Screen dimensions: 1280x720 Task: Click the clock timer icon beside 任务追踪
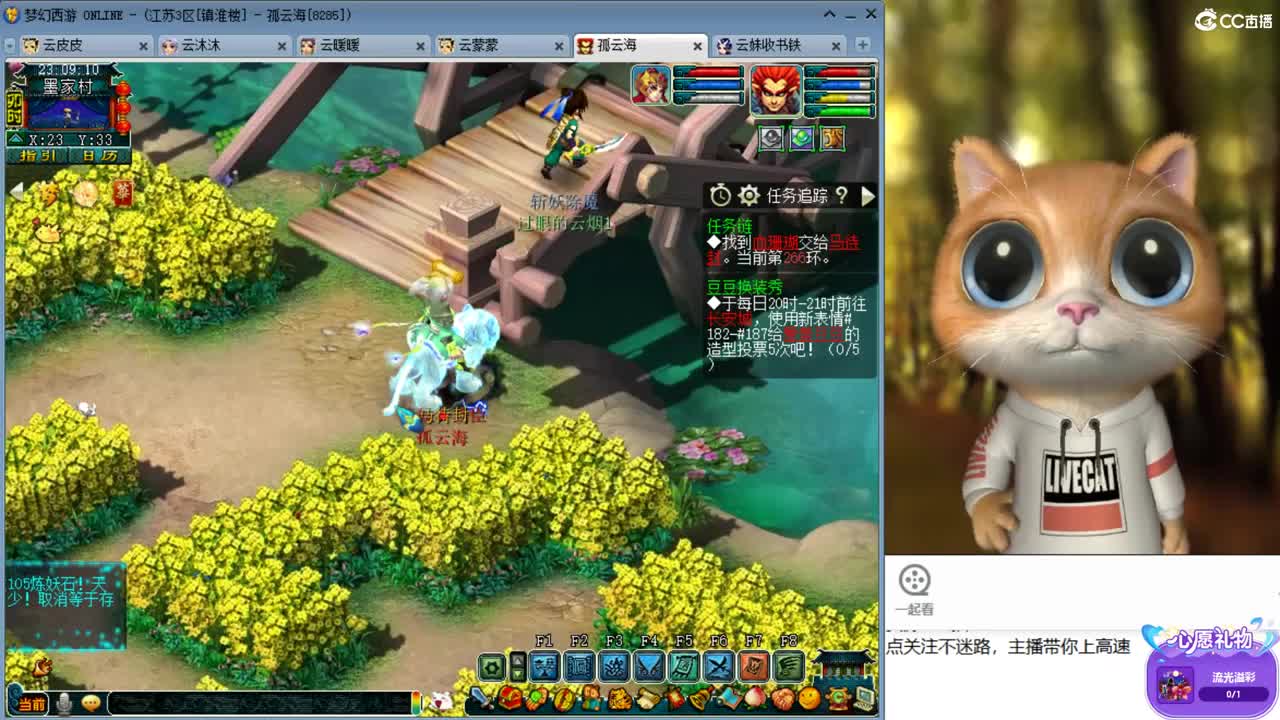[x=720, y=195]
